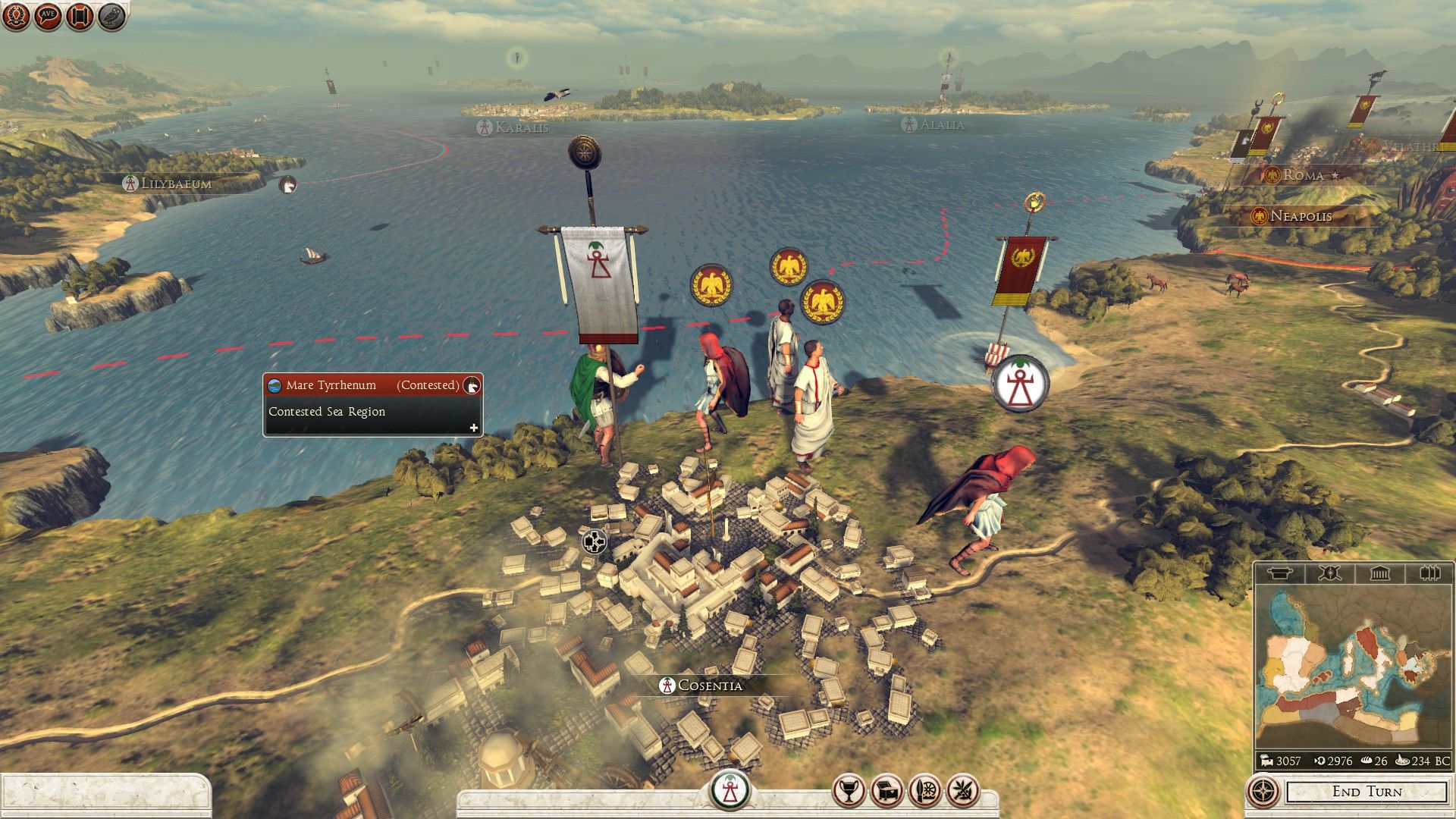Select the Carthage fleet emblem marker
The height and width of the screenshot is (819, 1456).
(1020, 384)
